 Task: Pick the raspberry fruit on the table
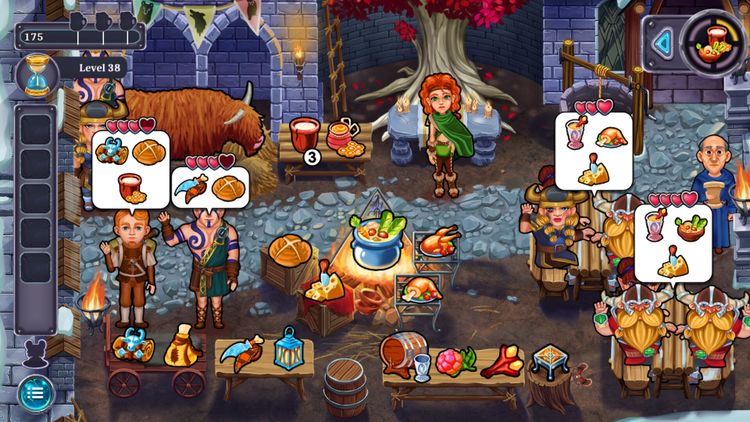(449, 360)
